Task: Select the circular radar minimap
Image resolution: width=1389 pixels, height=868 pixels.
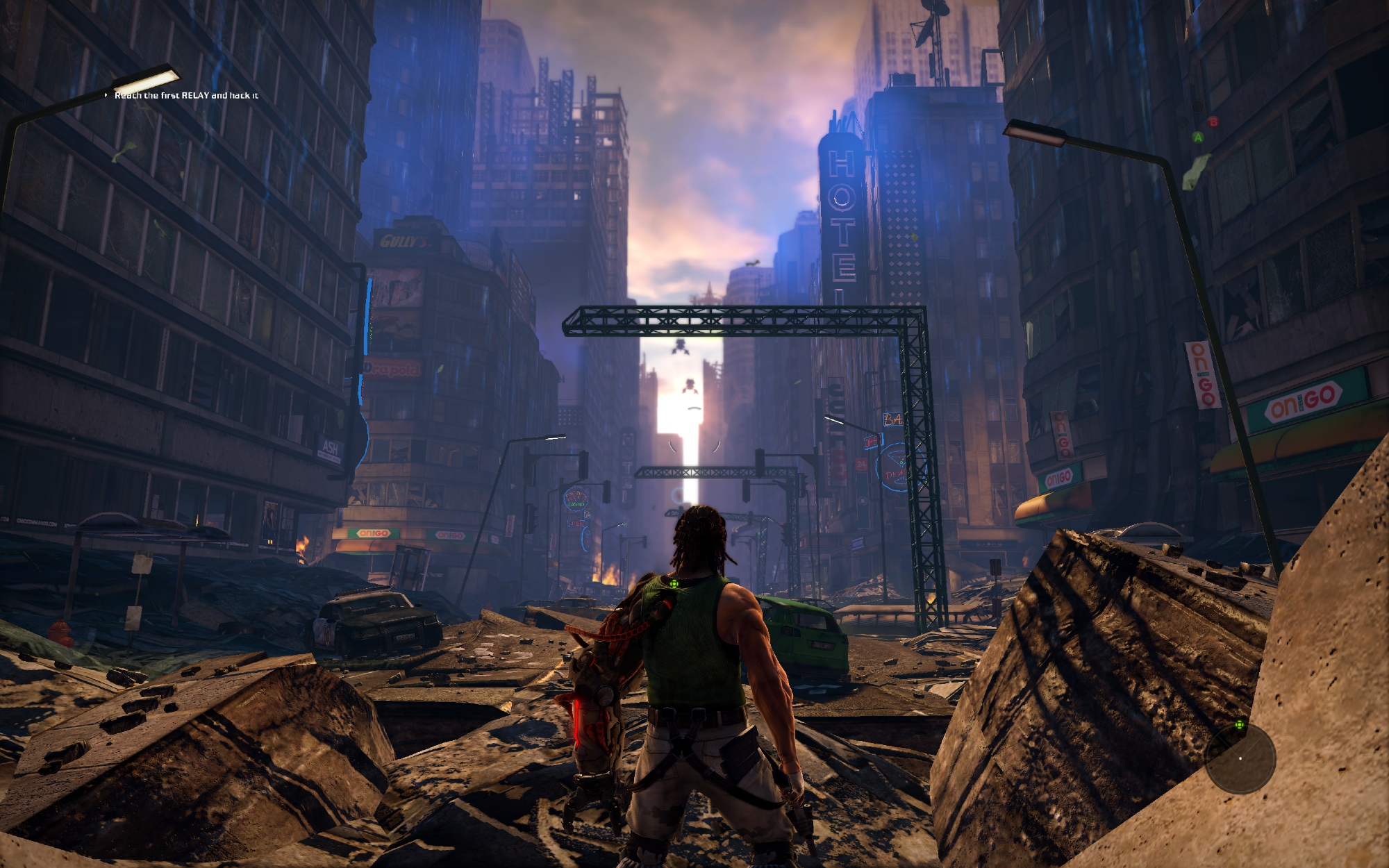Action: pyautogui.click(x=1240, y=758)
